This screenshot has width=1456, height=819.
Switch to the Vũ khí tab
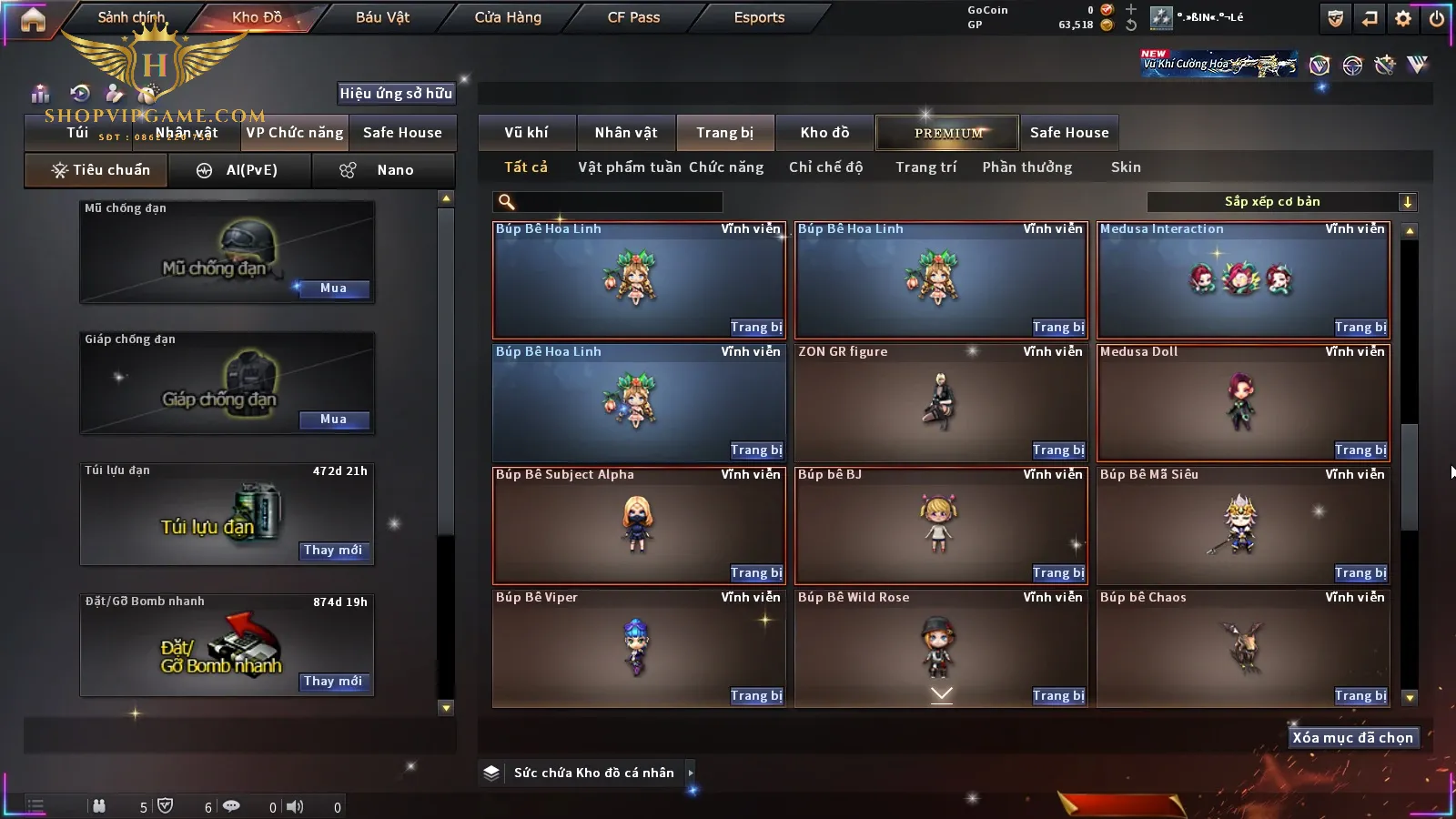point(526,133)
